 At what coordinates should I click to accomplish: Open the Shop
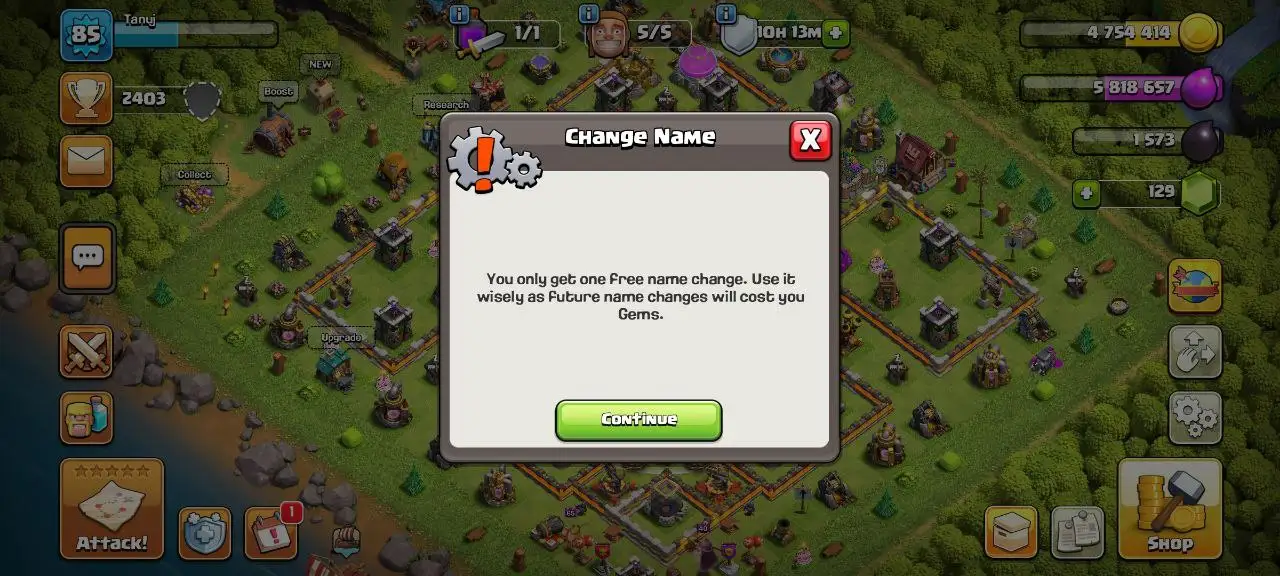coord(1169,508)
